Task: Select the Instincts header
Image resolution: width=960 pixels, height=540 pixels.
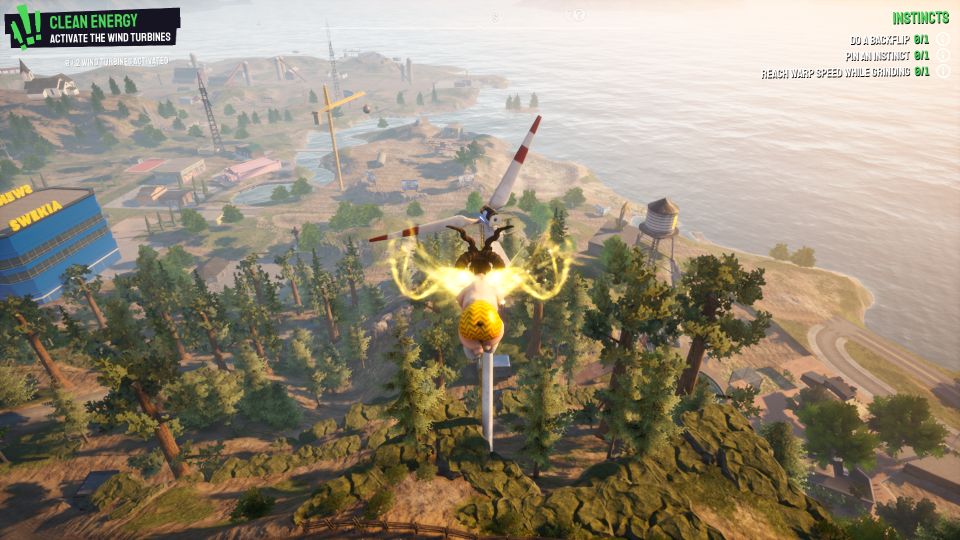Action: point(920,18)
